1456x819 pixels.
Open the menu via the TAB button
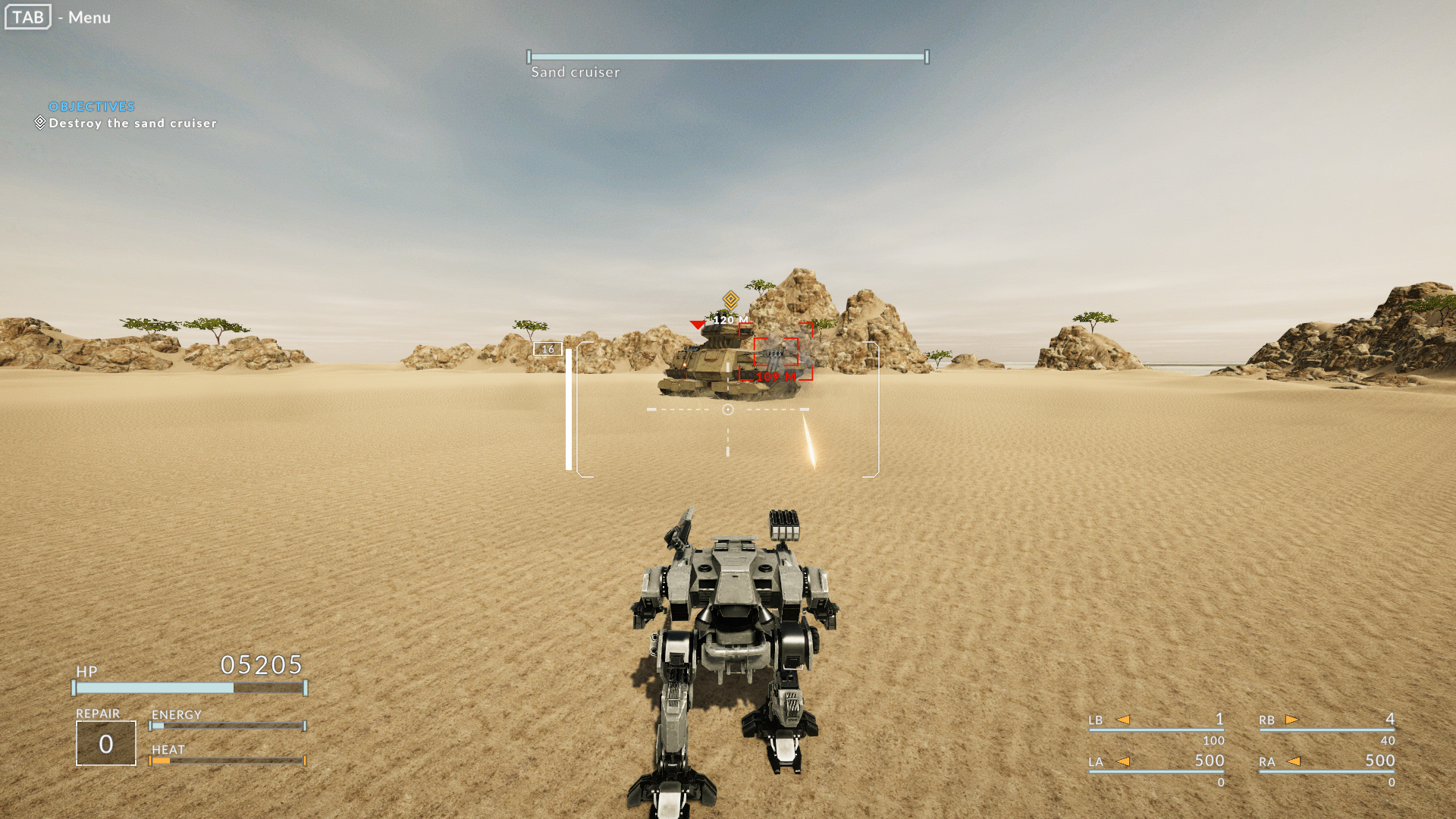(x=27, y=17)
